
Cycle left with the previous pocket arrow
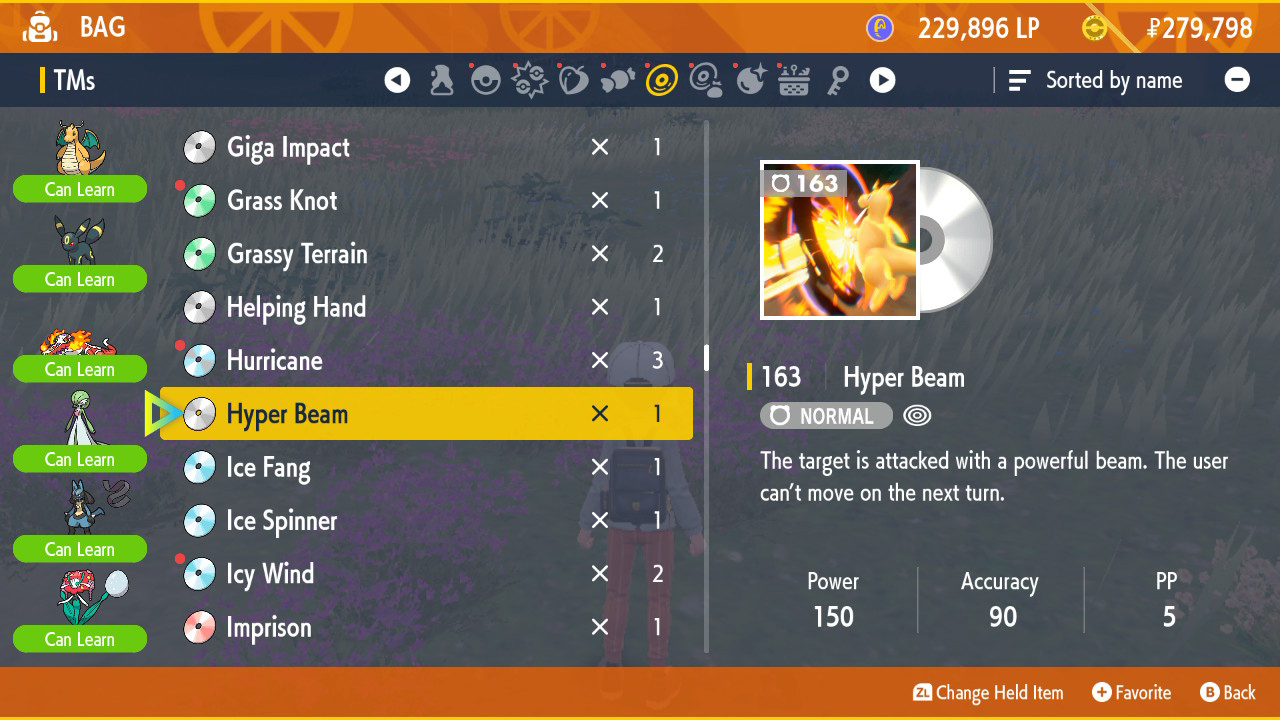click(397, 80)
